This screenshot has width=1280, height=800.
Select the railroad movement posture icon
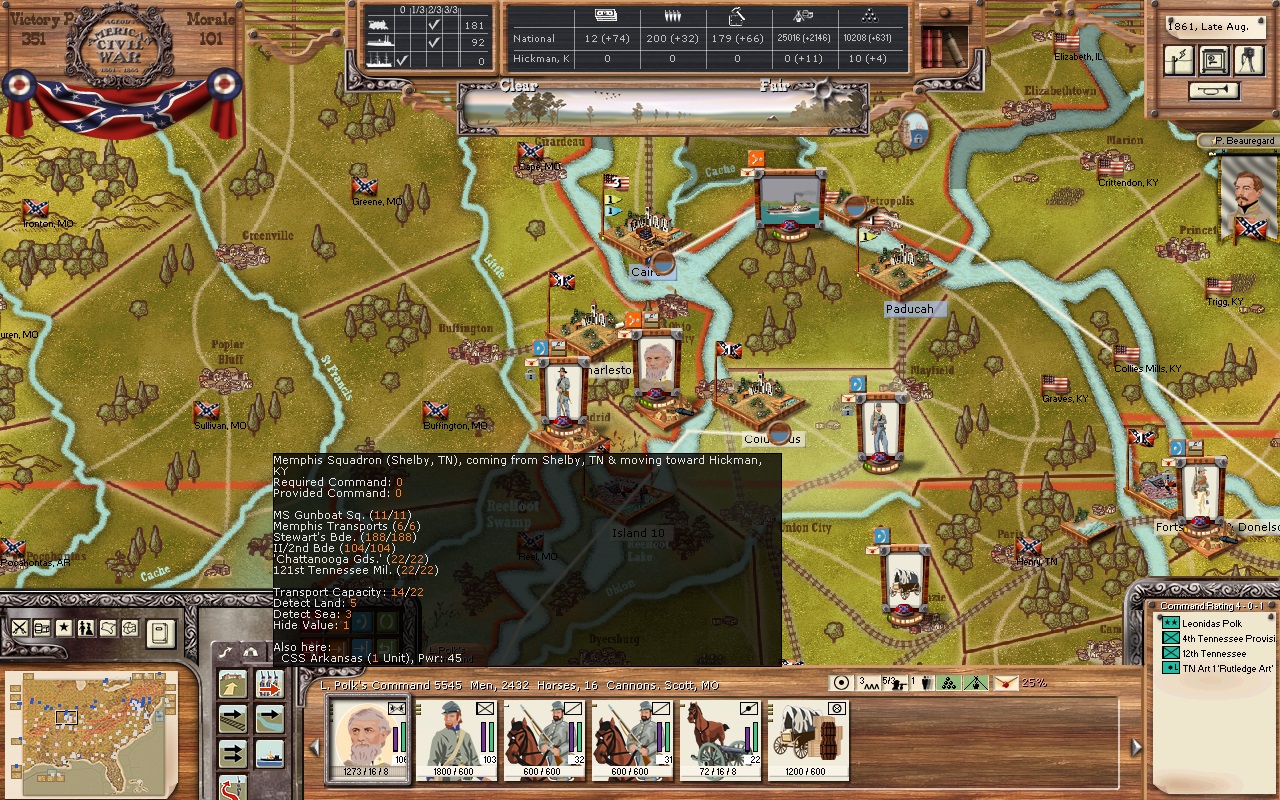click(x=232, y=719)
